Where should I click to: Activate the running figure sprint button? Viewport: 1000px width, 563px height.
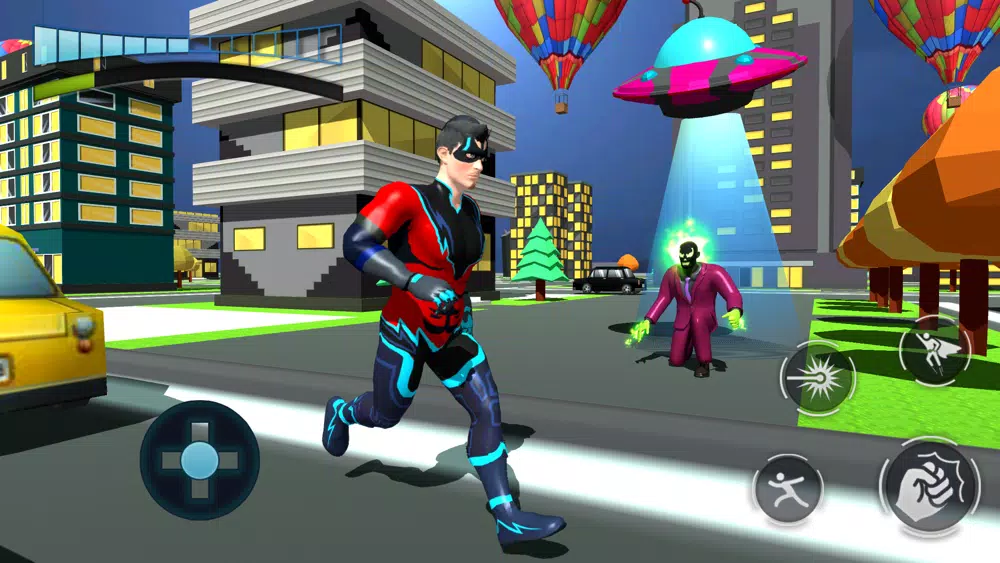tap(788, 489)
